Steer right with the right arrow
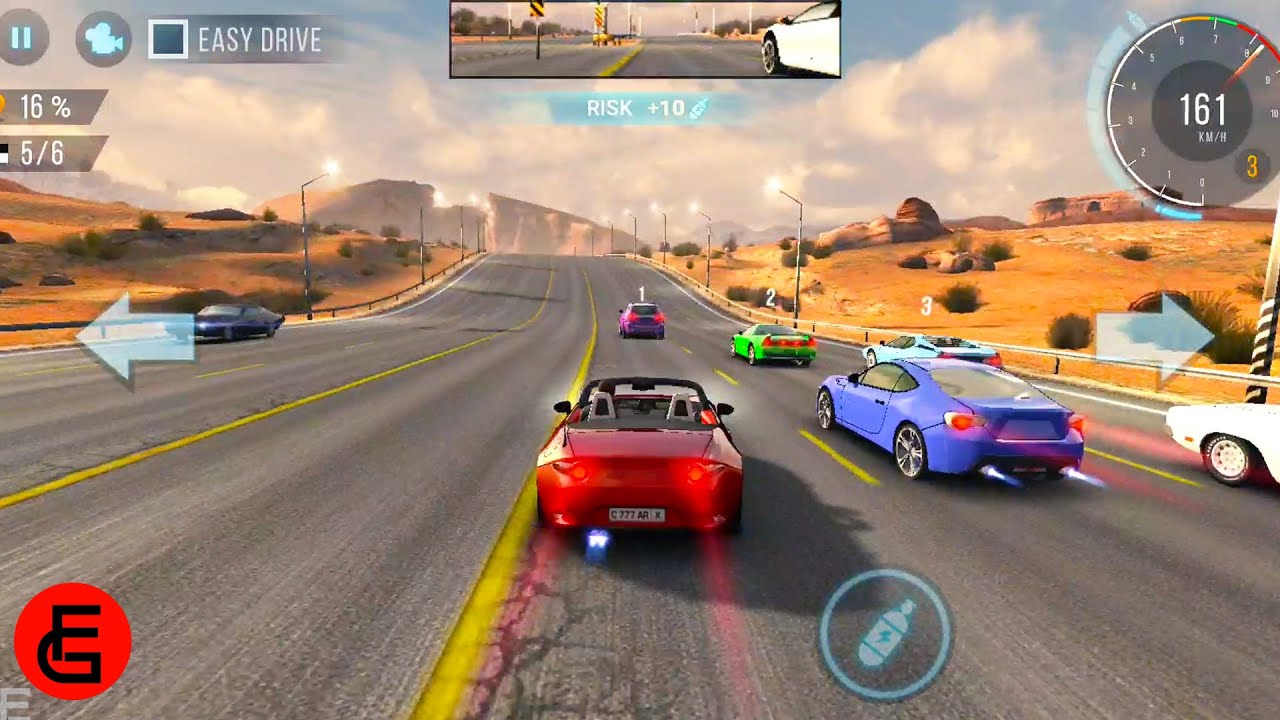 coord(1155,337)
